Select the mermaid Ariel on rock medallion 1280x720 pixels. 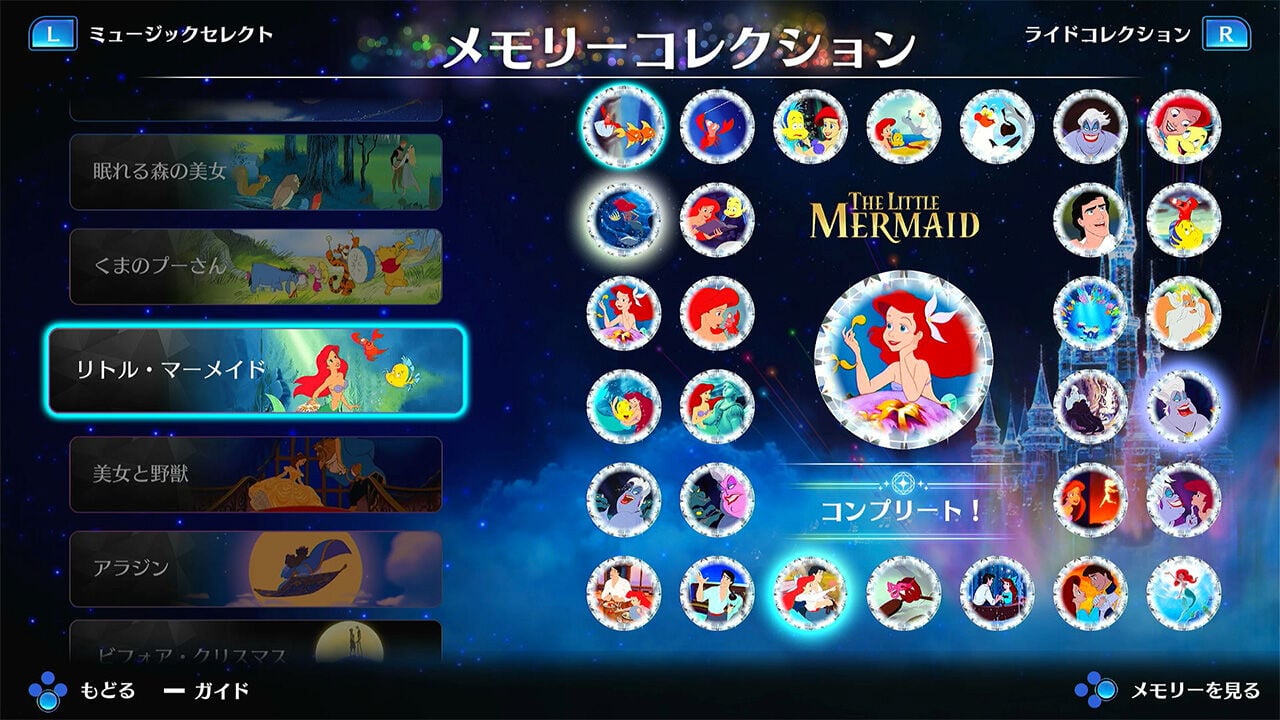pyautogui.click(x=1184, y=592)
